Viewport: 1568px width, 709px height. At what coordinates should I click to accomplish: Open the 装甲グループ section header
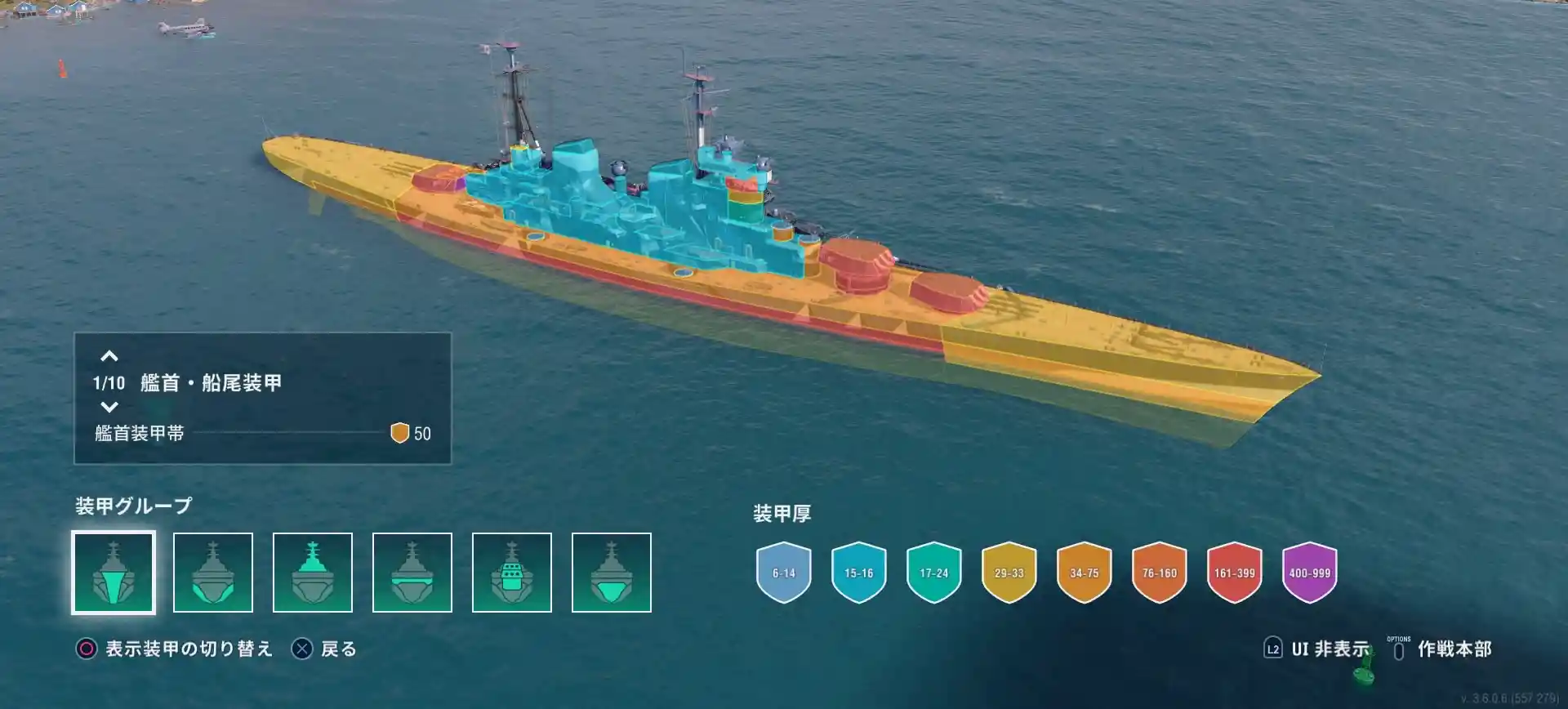[132, 504]
